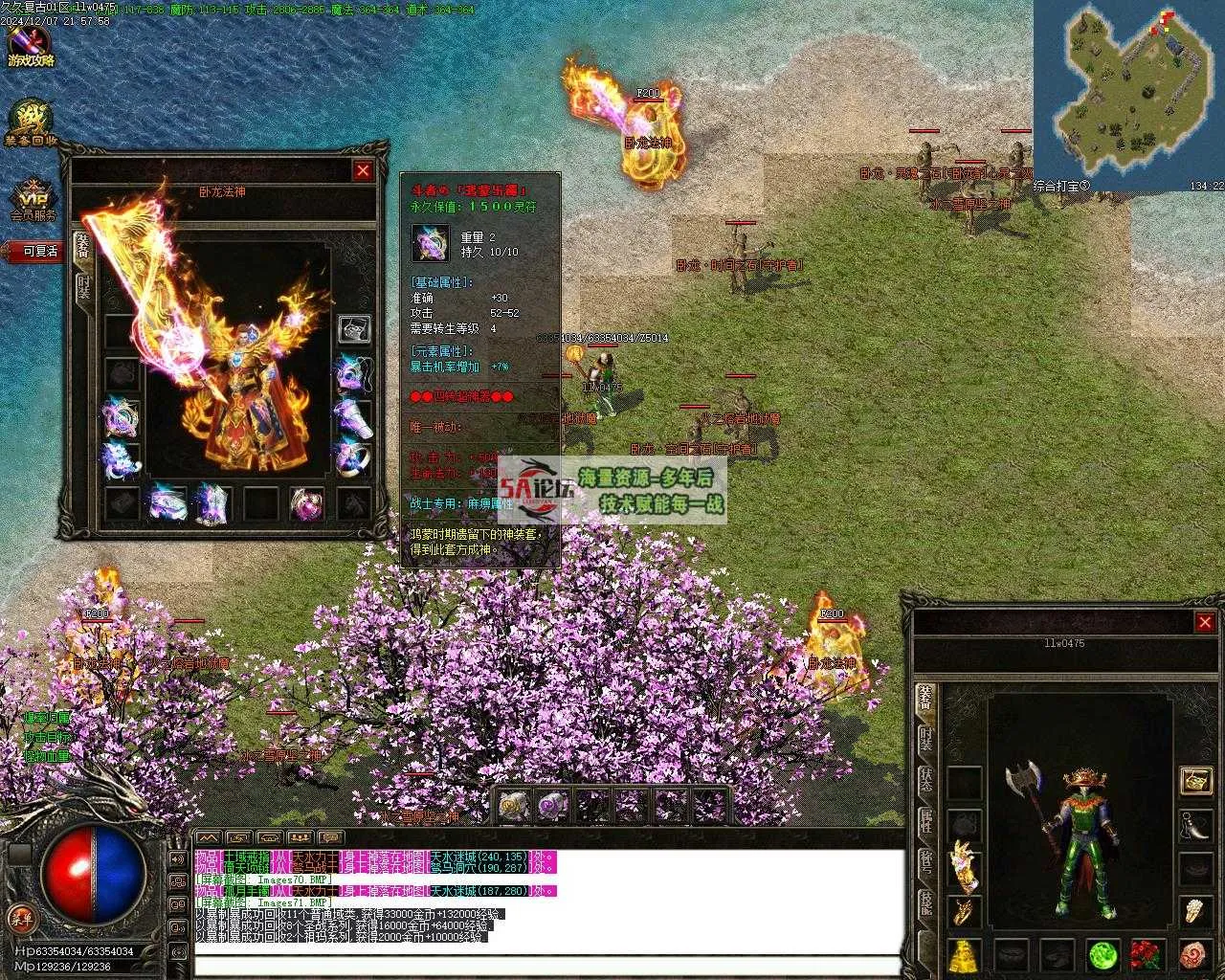This screenshot has width=1225, height=980.
Task: Open the 装备回收 equipment recycle icon
Action: pos(30,124)
